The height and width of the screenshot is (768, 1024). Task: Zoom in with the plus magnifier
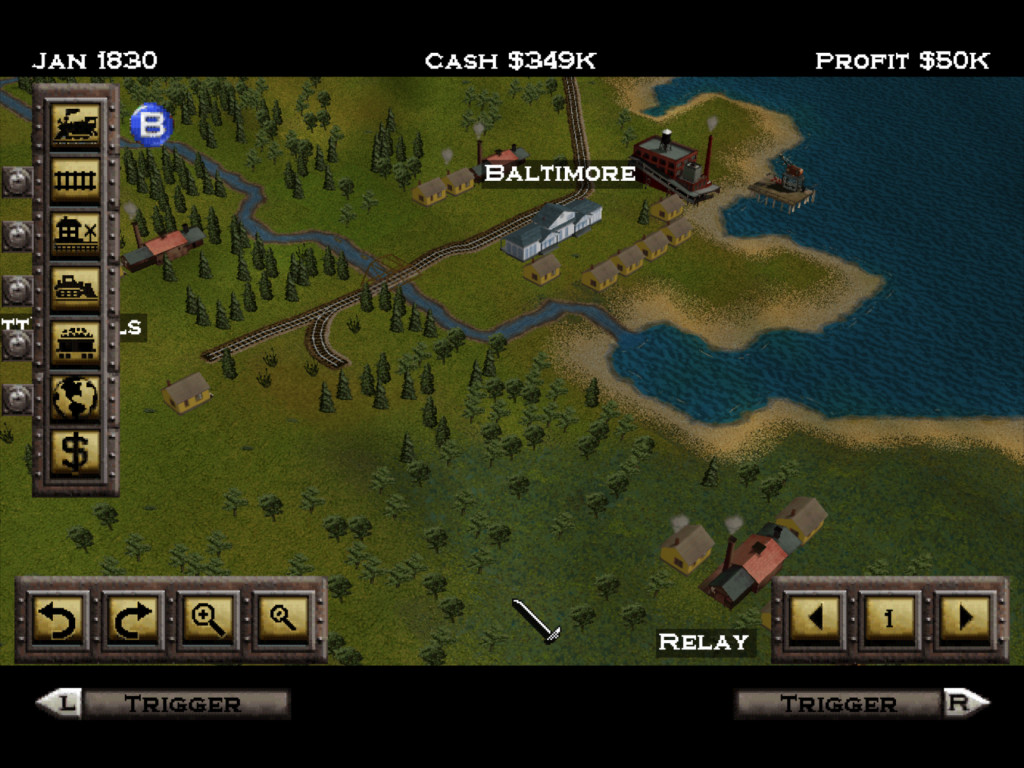pyautogui.click(x=209, y=619)
